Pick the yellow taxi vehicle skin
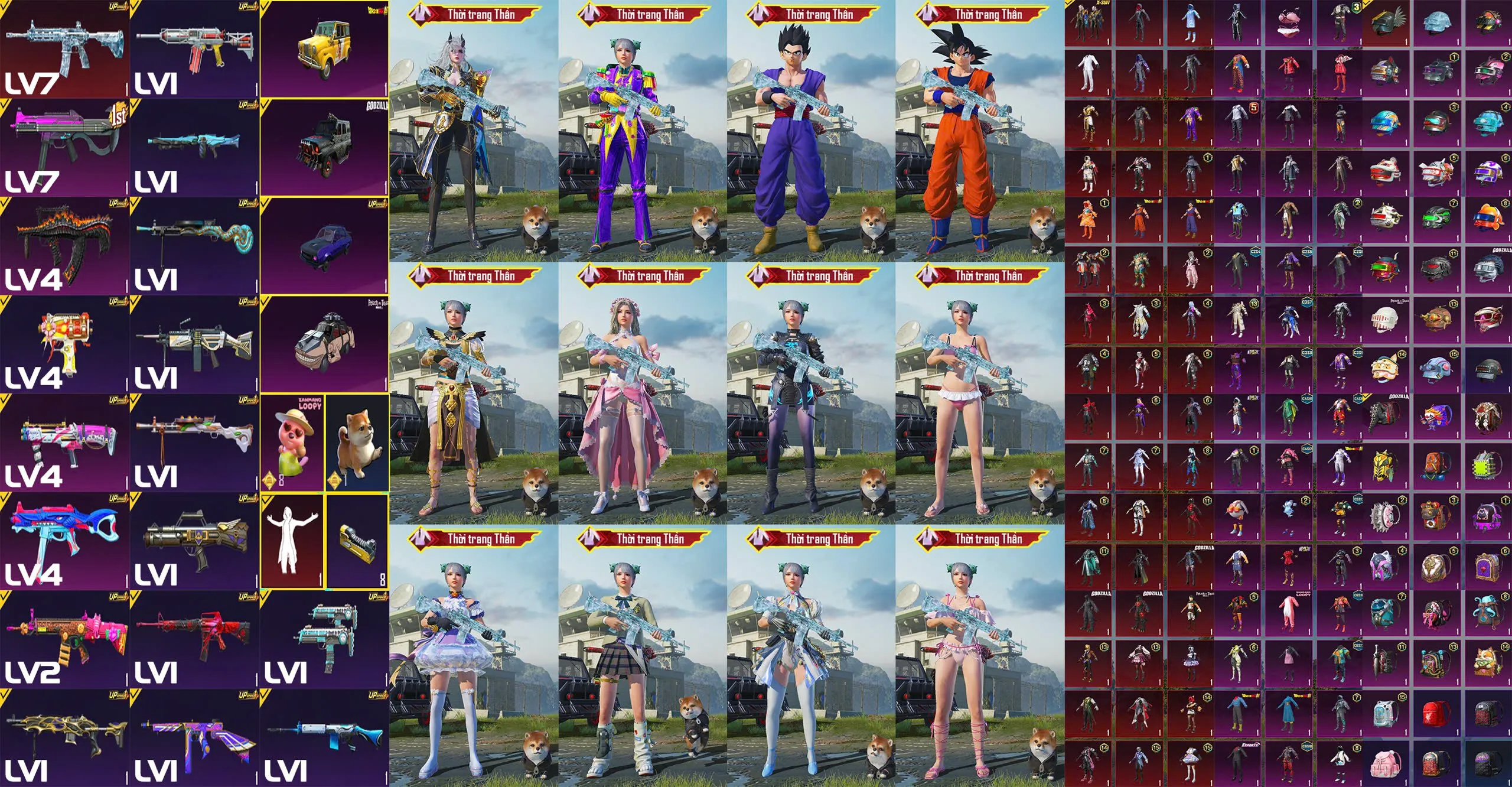This screenshot has height=787, width=1512. tap(324, 48)
